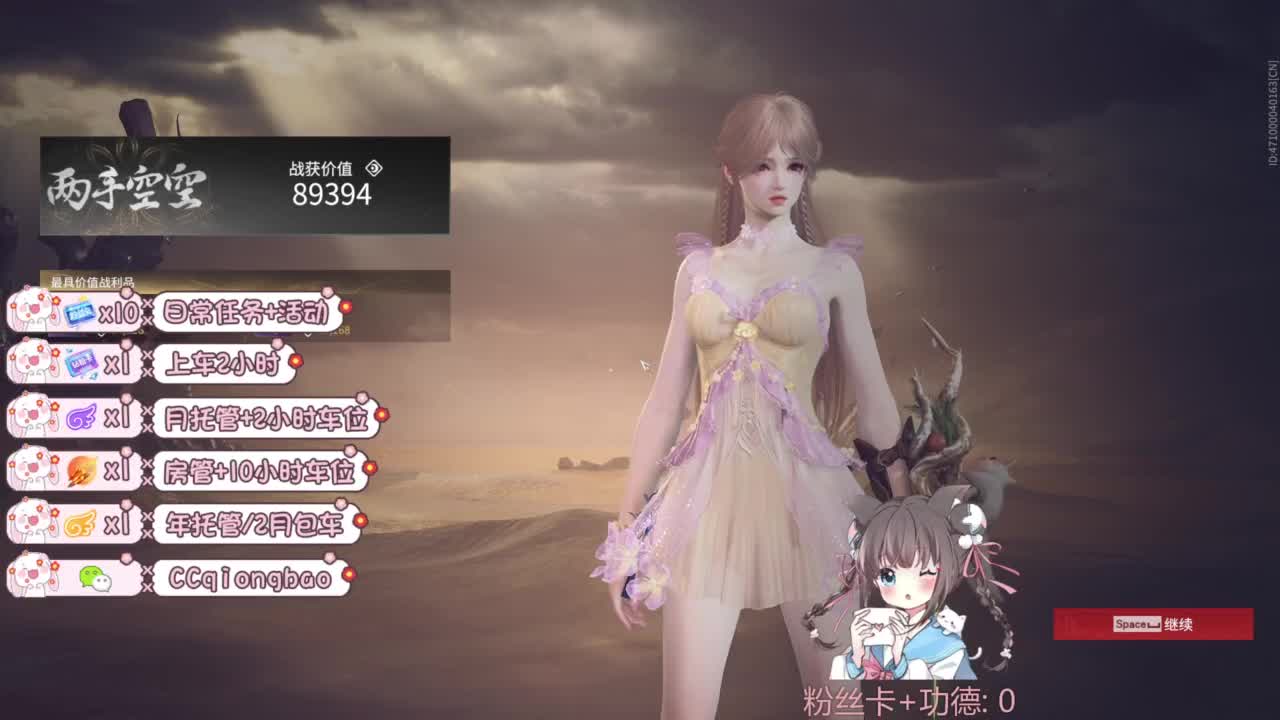The width and height of the screenshot is (1280, 720).
Task: Click the diamond info icon next to 战获价值
Action: (x=374, y=170)
